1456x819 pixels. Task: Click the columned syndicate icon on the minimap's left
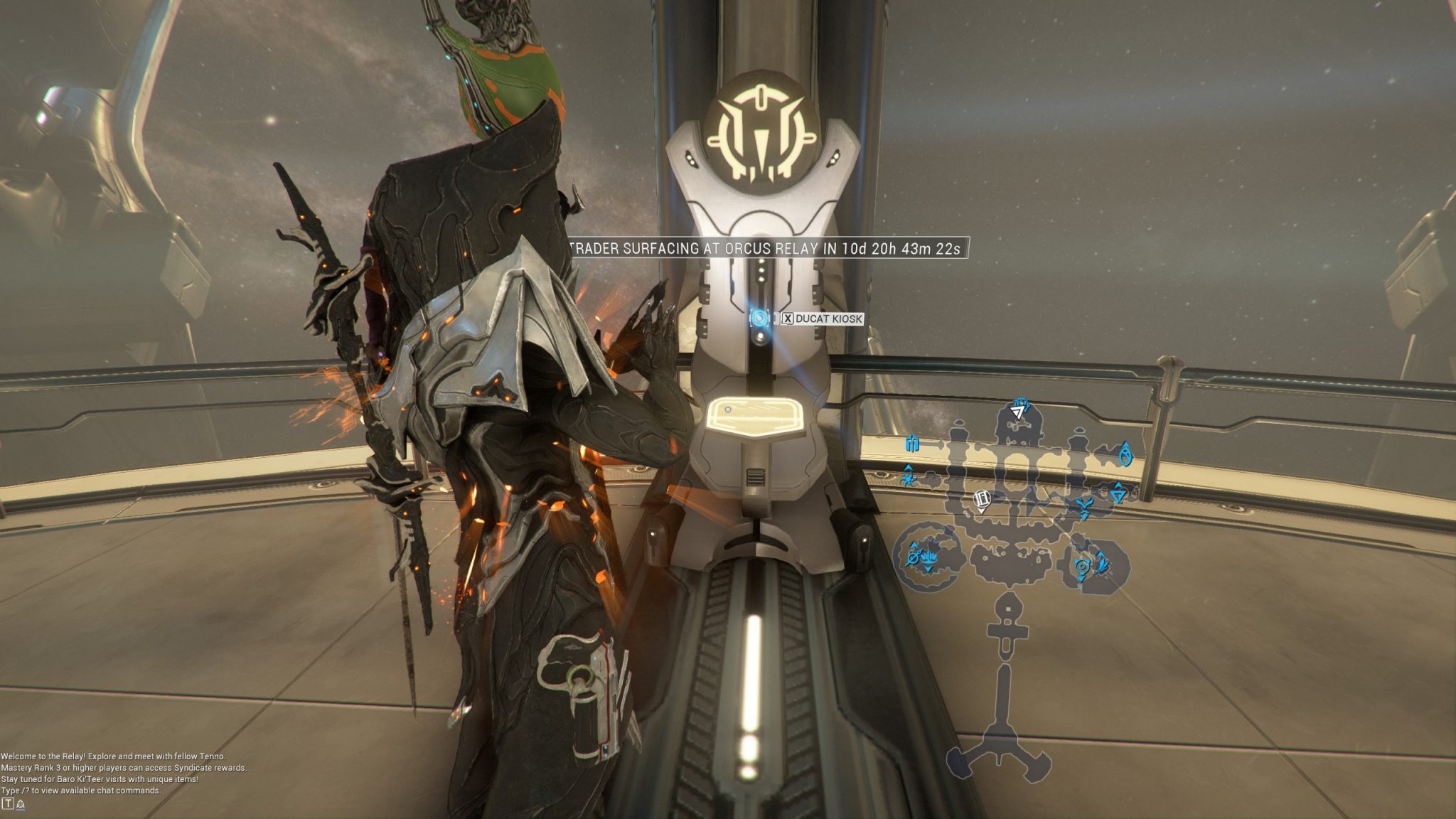pyautogui.click(x=911, y=444)
